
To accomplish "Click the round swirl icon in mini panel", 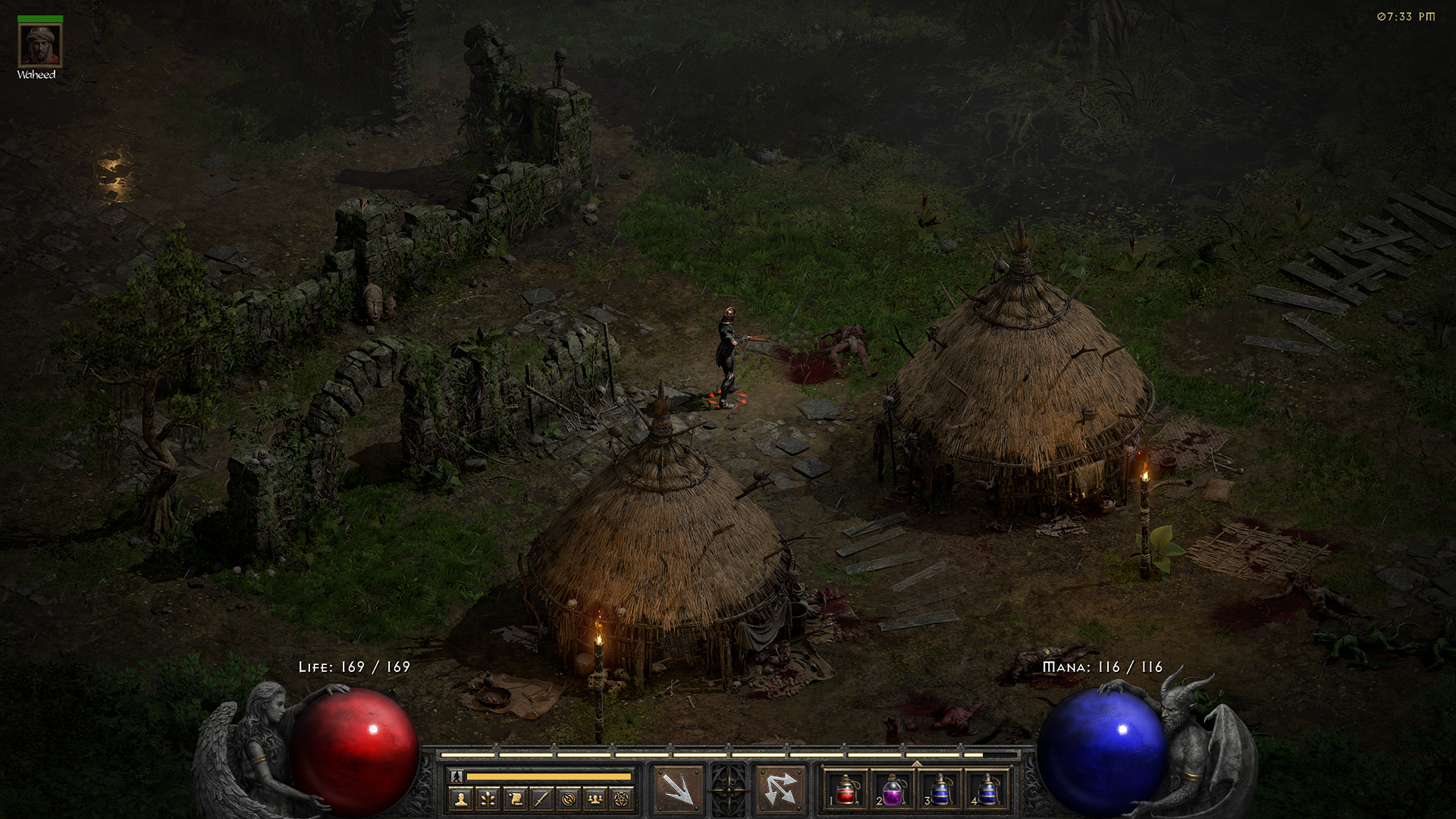I will (569, 799).
